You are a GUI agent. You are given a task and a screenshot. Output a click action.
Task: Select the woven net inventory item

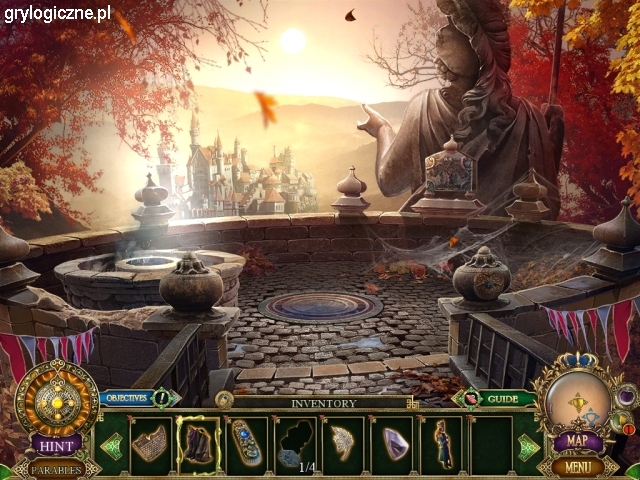pos(150,444)
